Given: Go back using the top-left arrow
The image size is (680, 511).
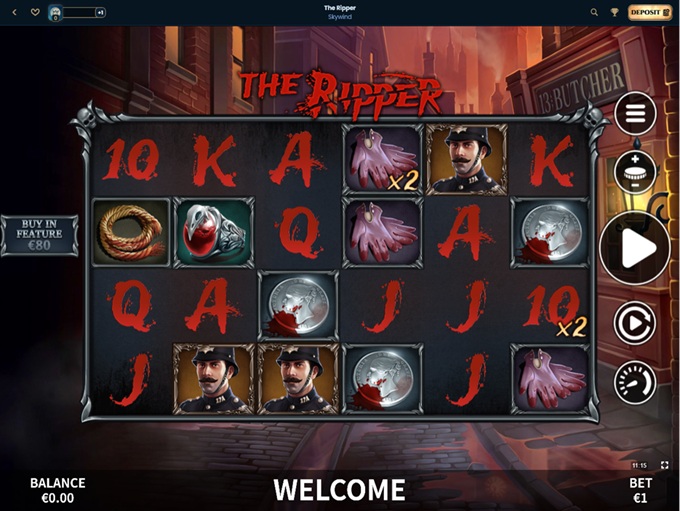Looking at the screenshot, I should coord(14,12).
